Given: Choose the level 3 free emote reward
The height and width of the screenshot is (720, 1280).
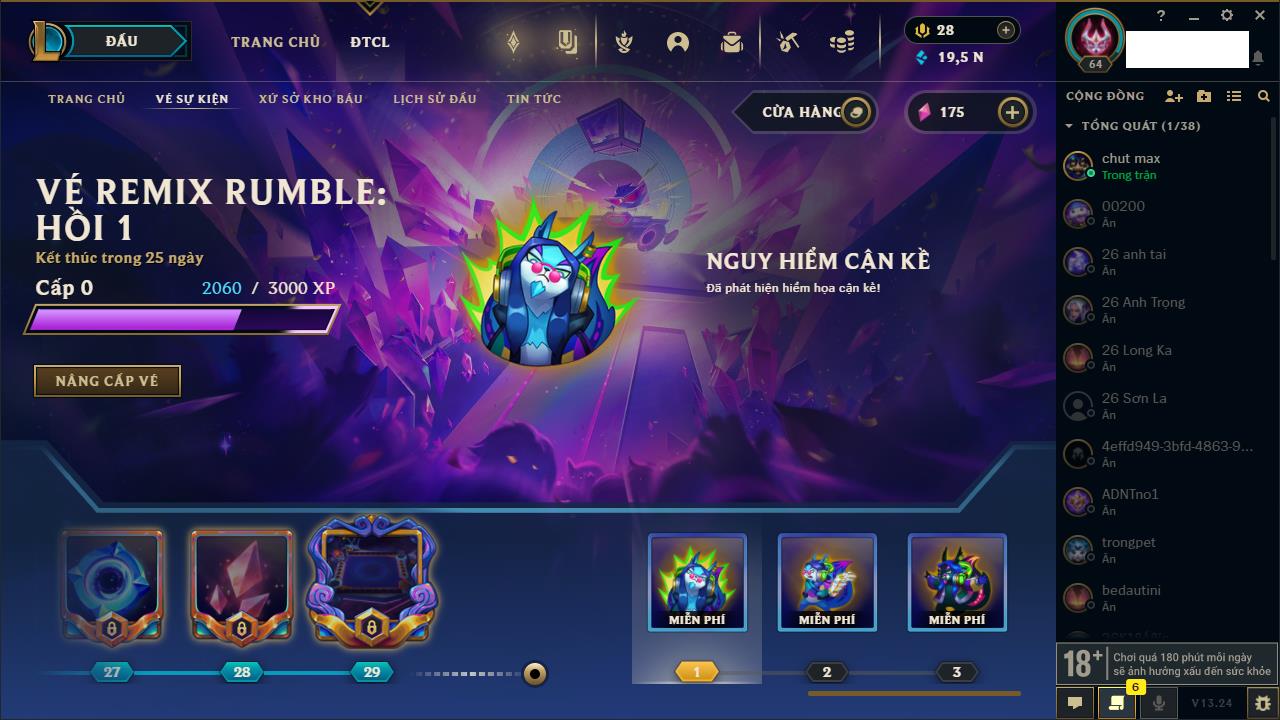Looking at the screenshot, I should (957, 583).
